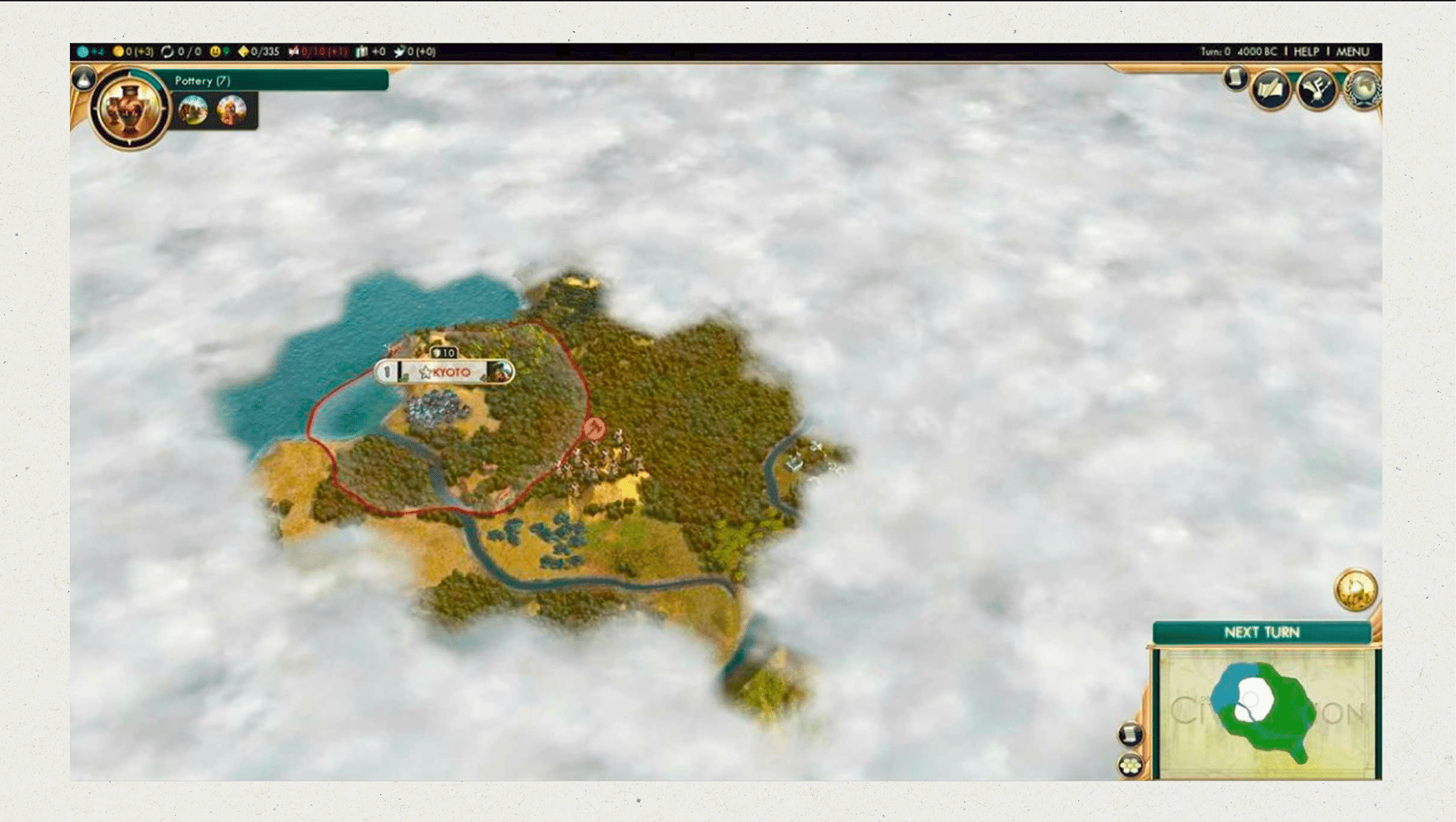Click the gold coin treasury readout

pyautogui.click(x=133, y=52)
